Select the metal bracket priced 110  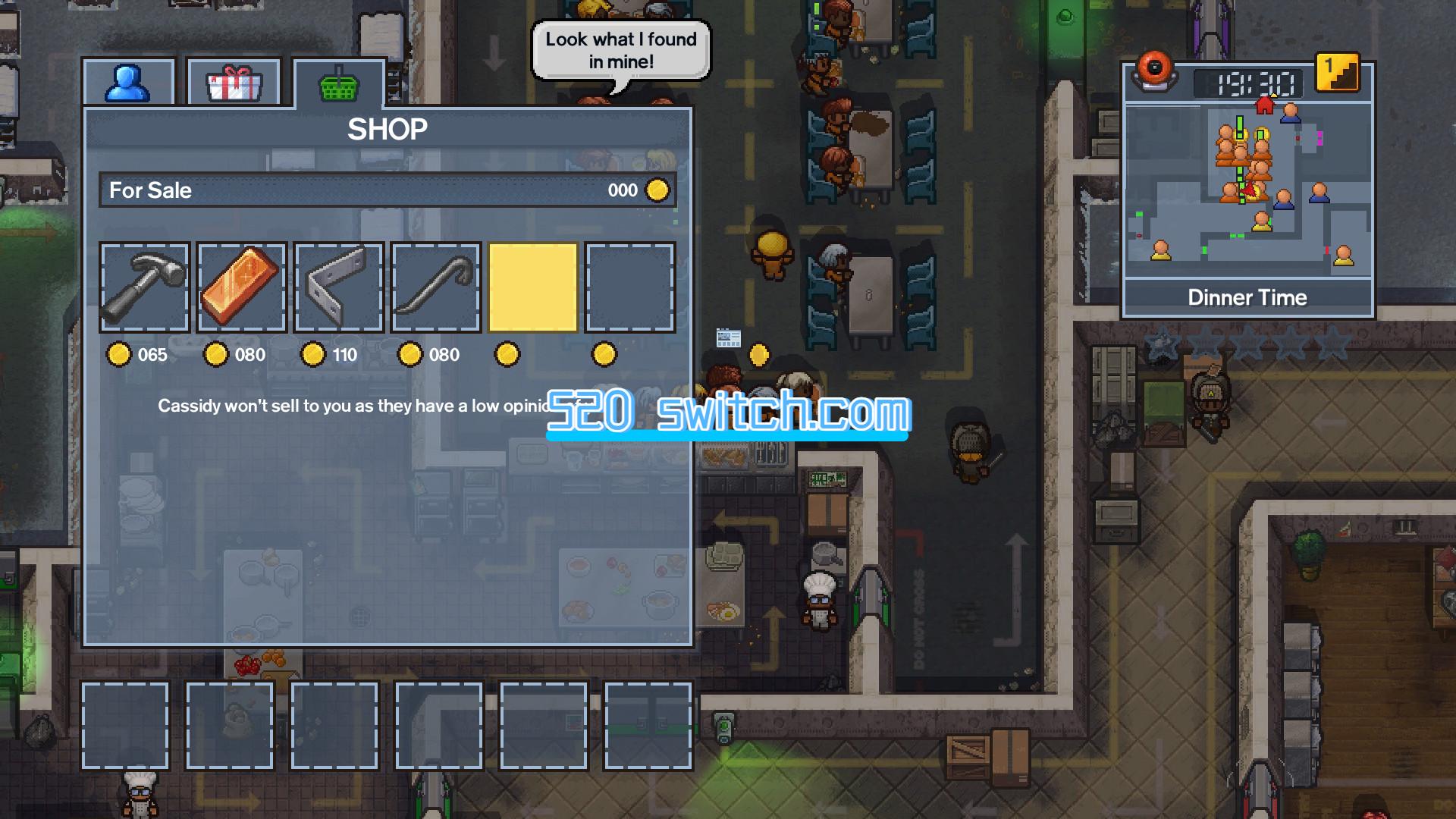point(337,287)
